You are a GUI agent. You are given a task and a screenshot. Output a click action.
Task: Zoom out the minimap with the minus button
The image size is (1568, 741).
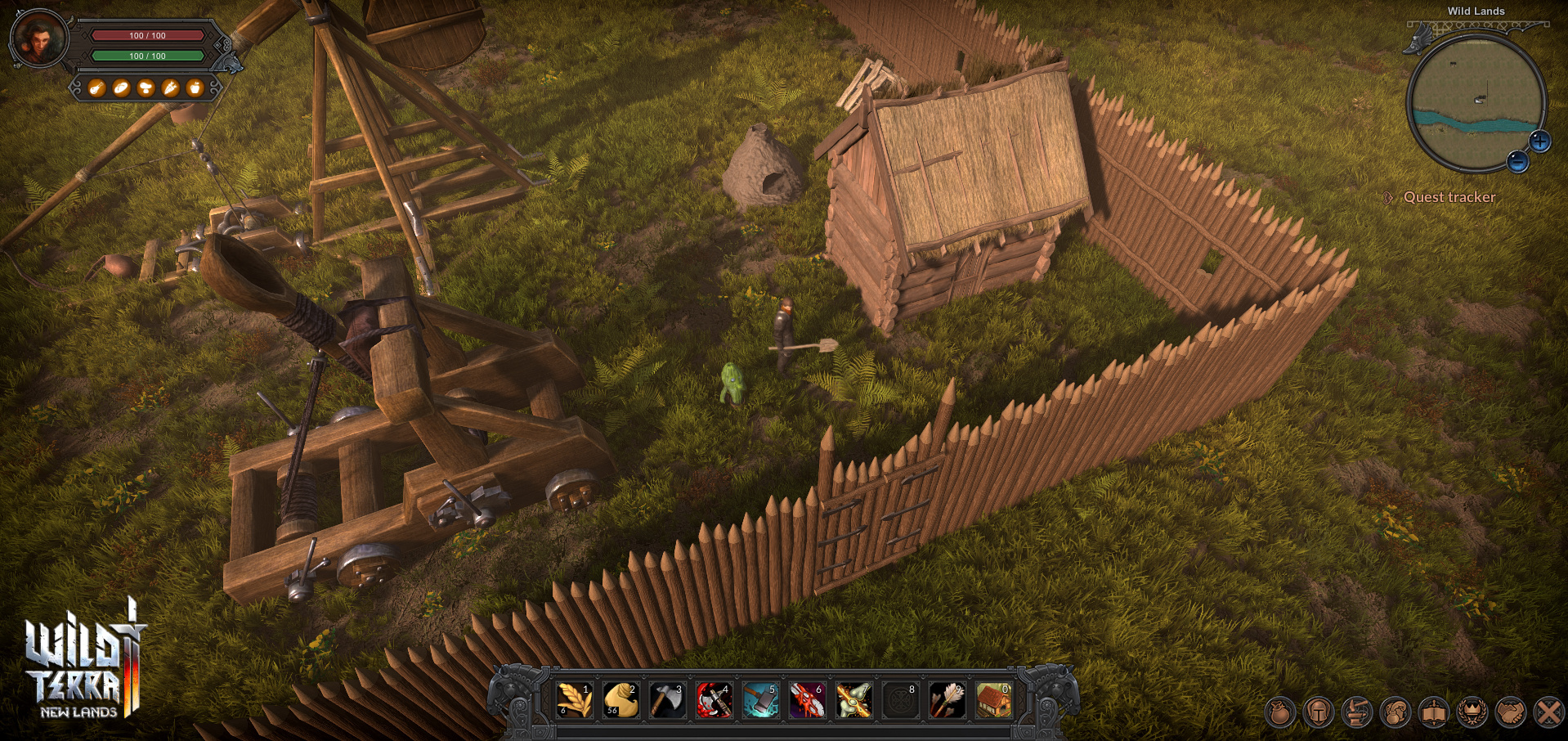click(1517, 162)
